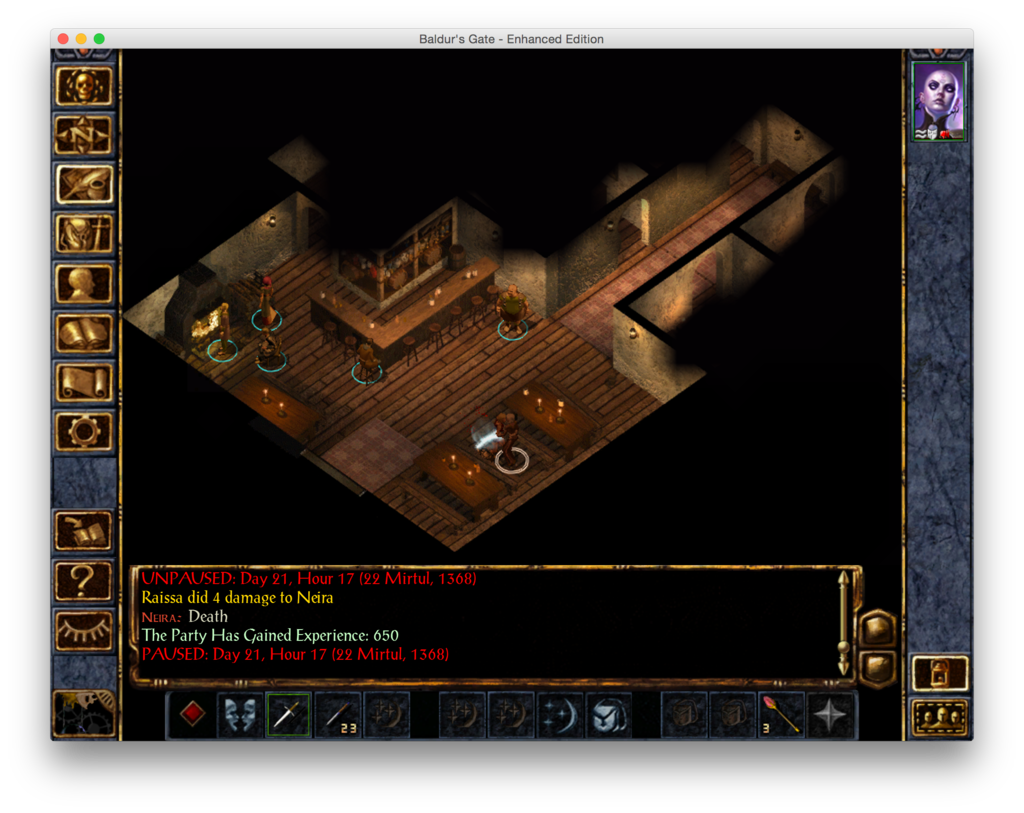Select the highlighted sword weapon slot
Image resolution: width=1024 pixels, height=813 pixels.
[288, 715]
